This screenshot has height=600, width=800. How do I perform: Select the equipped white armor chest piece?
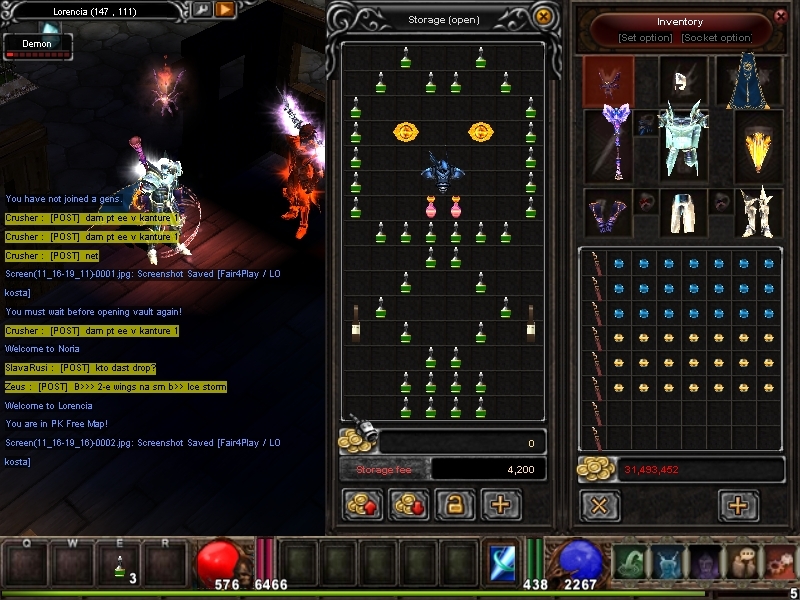coord(684,136)
